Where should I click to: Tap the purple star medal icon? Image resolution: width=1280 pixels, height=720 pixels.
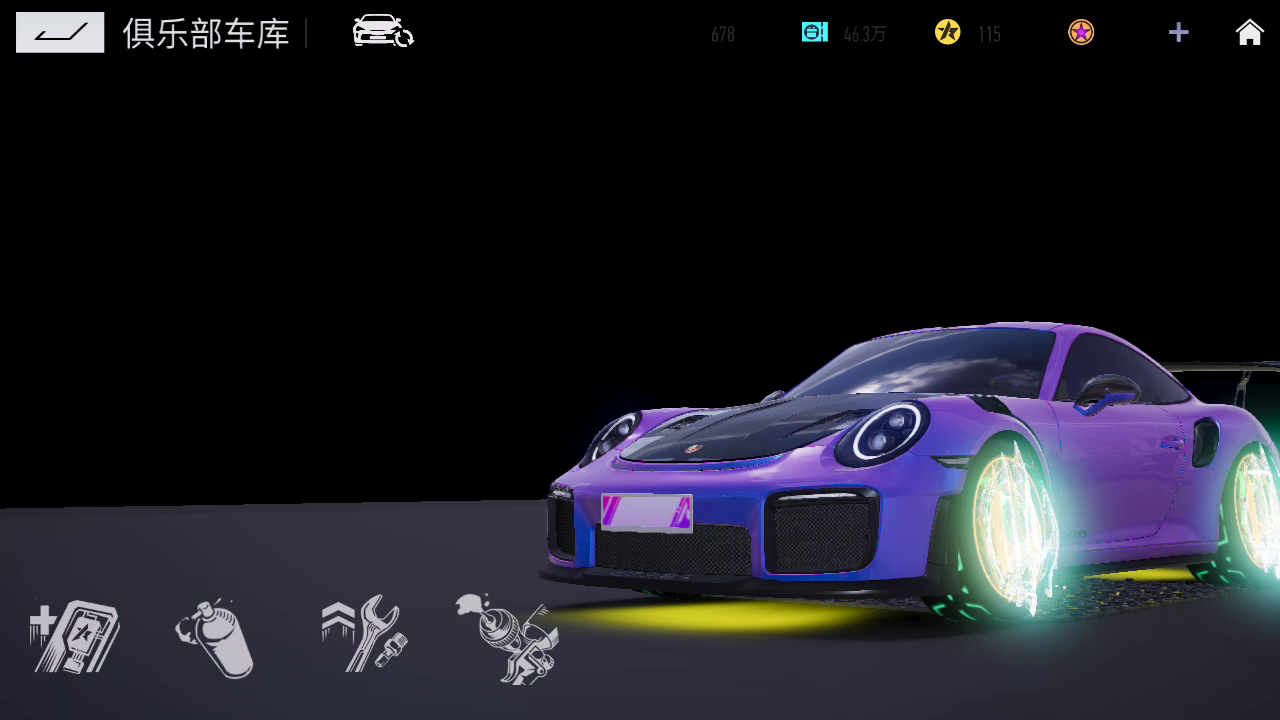tap(1081, 32)
